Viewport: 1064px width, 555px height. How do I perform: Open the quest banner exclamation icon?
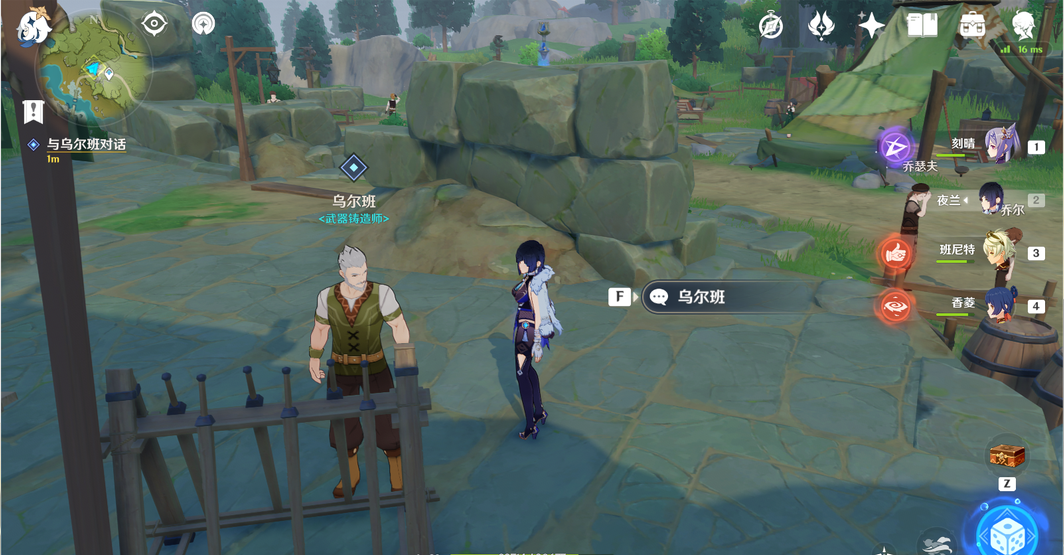point(33,111)
